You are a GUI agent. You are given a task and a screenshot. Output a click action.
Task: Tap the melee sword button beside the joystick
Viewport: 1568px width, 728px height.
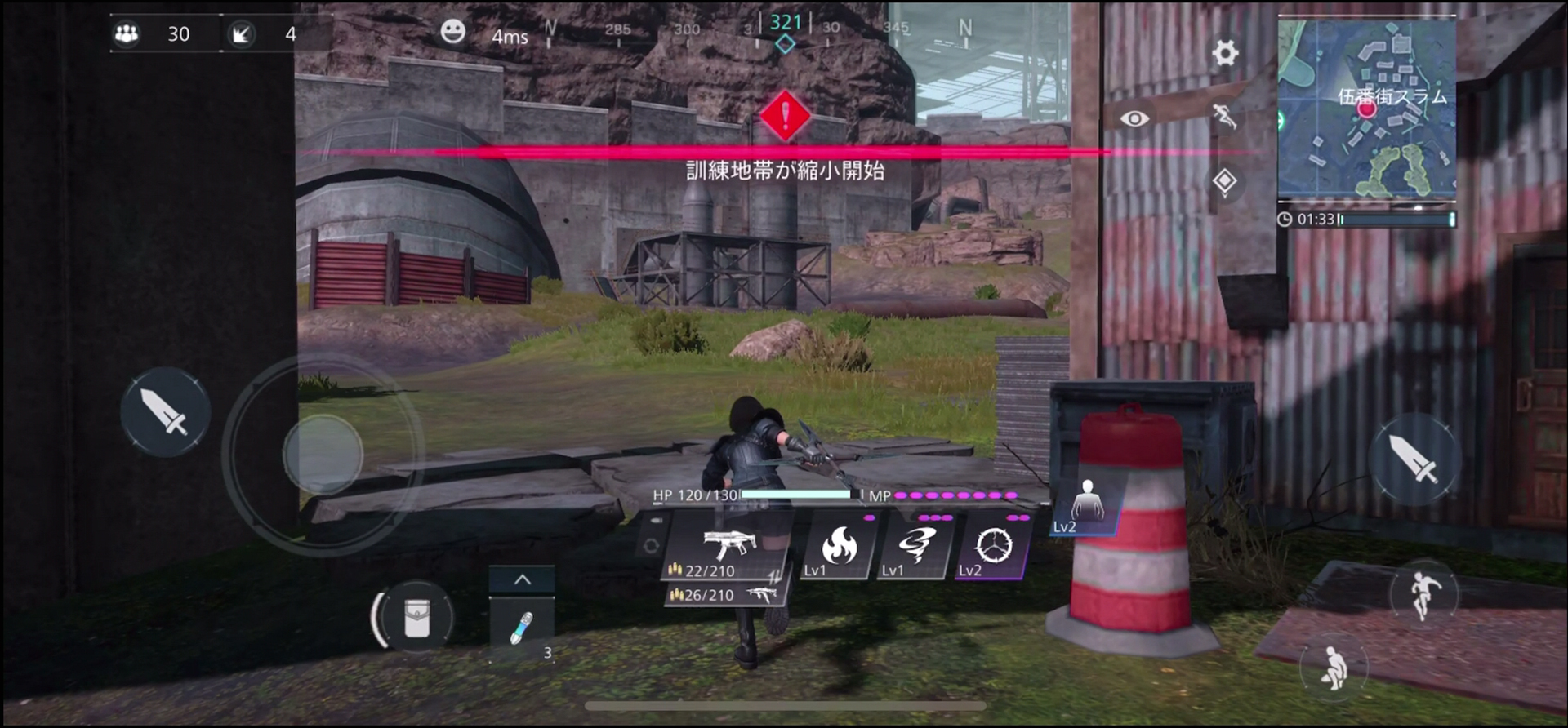pyautogui.click(x=166, y=412)
